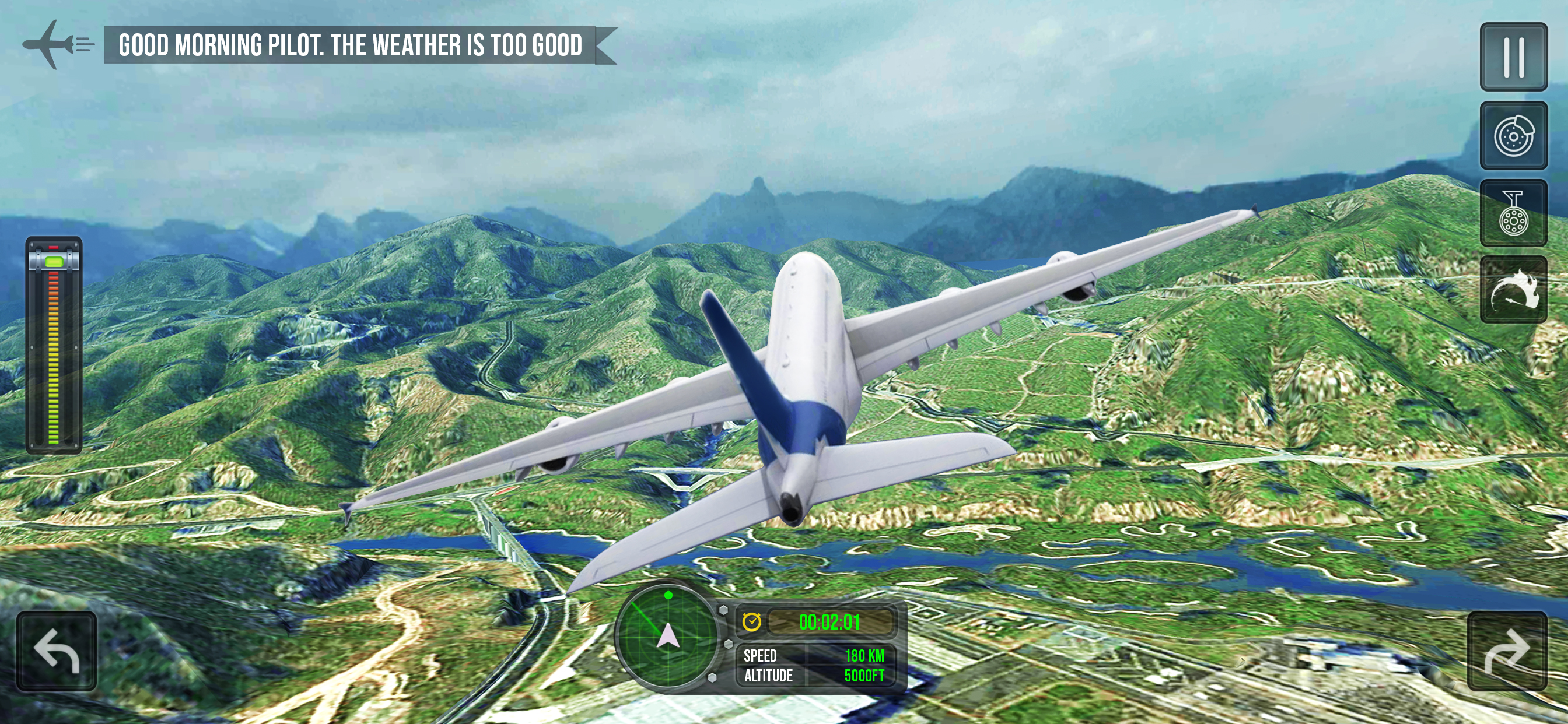Apply the brake disc button

coord(1513,136)
